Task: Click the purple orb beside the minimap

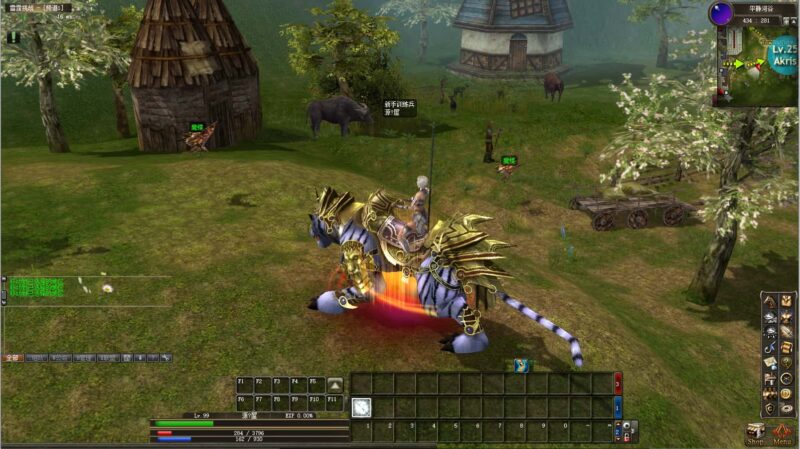Action: (721, 13)
